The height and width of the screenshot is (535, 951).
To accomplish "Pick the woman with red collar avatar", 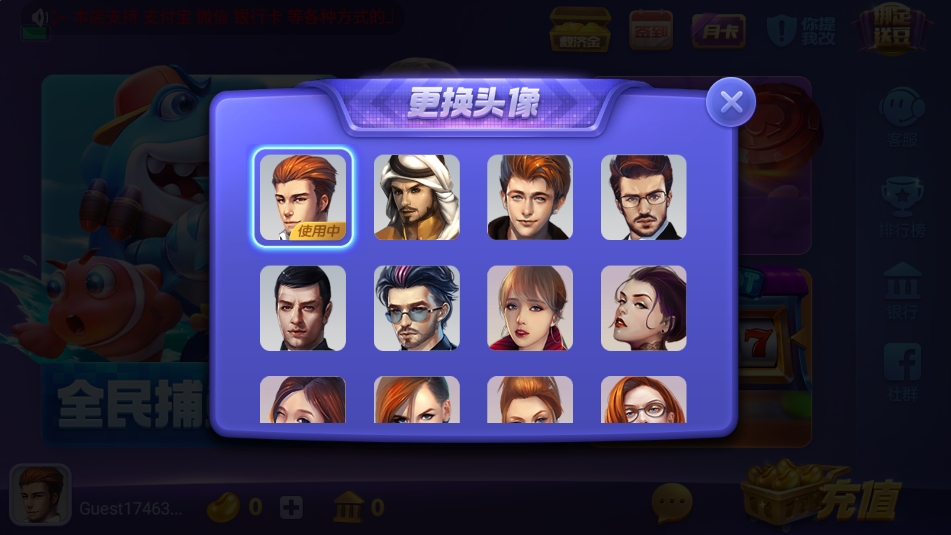I will tap(530, 308).
